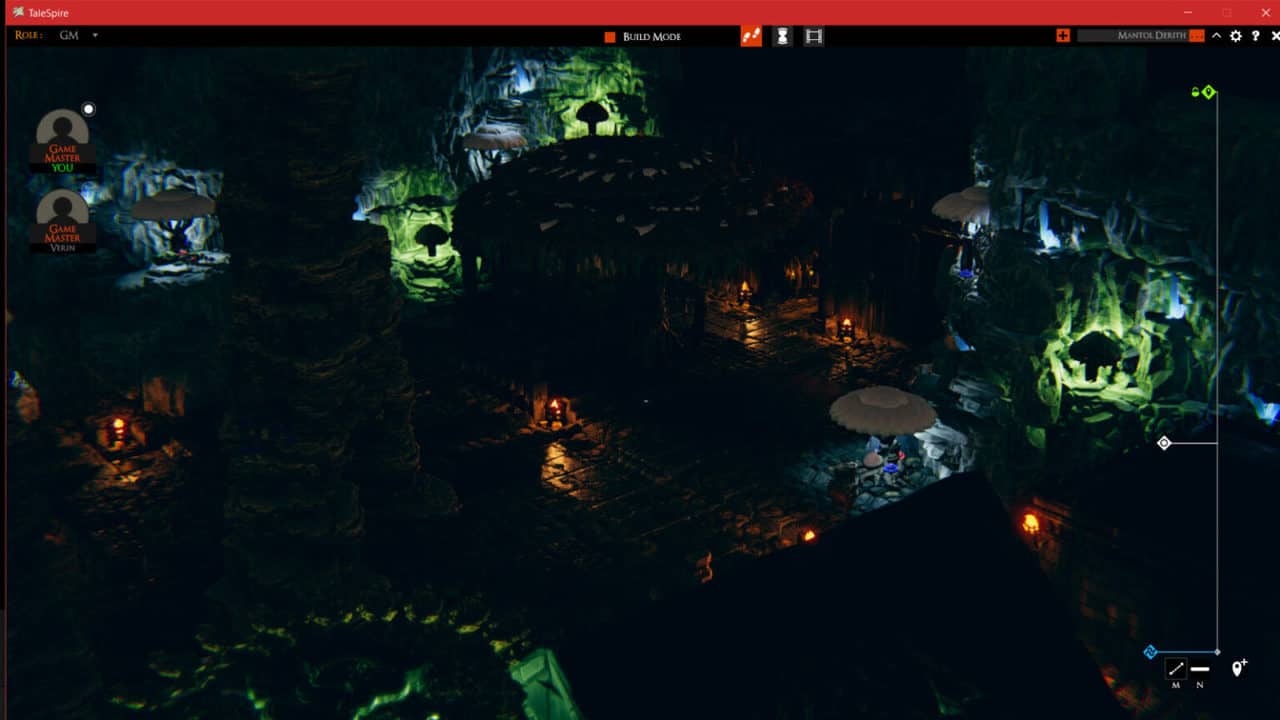Click the hourglass turn tracker icon
Image resolution: width=1280 pixels, height=720 pixels.
pos(781,36)
